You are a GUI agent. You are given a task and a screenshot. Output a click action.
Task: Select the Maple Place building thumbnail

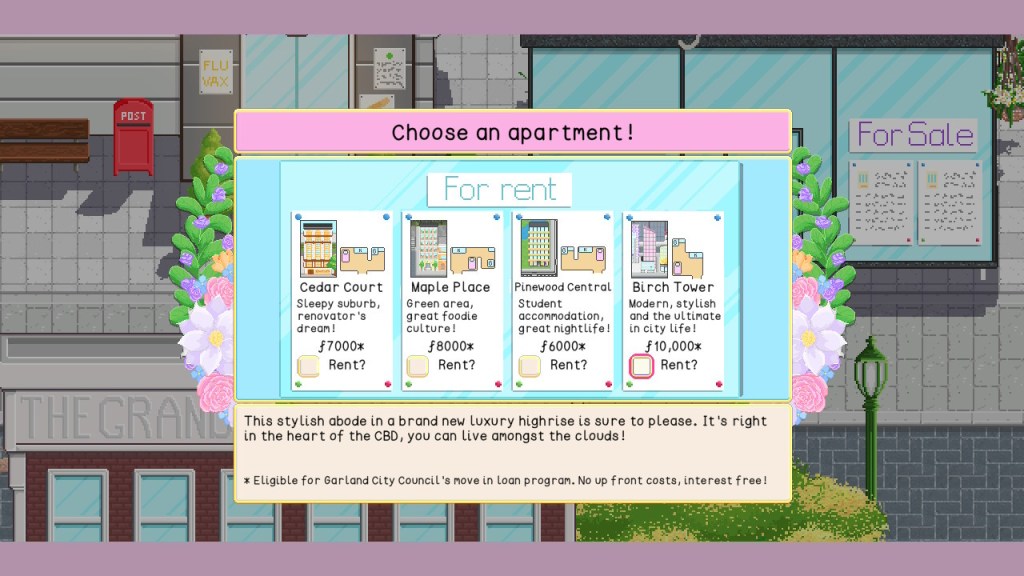click(x=429, y=249)
